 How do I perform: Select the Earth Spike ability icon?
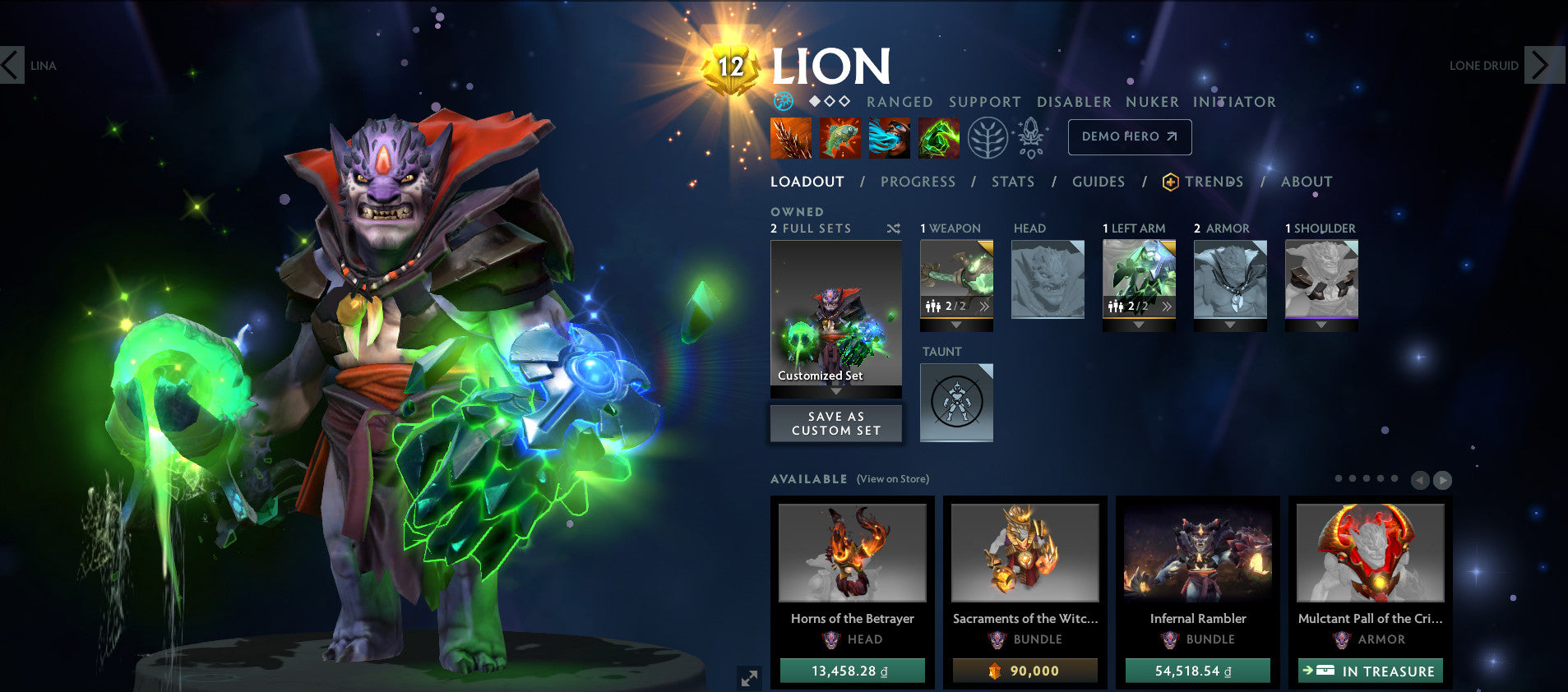coord(791,138)
